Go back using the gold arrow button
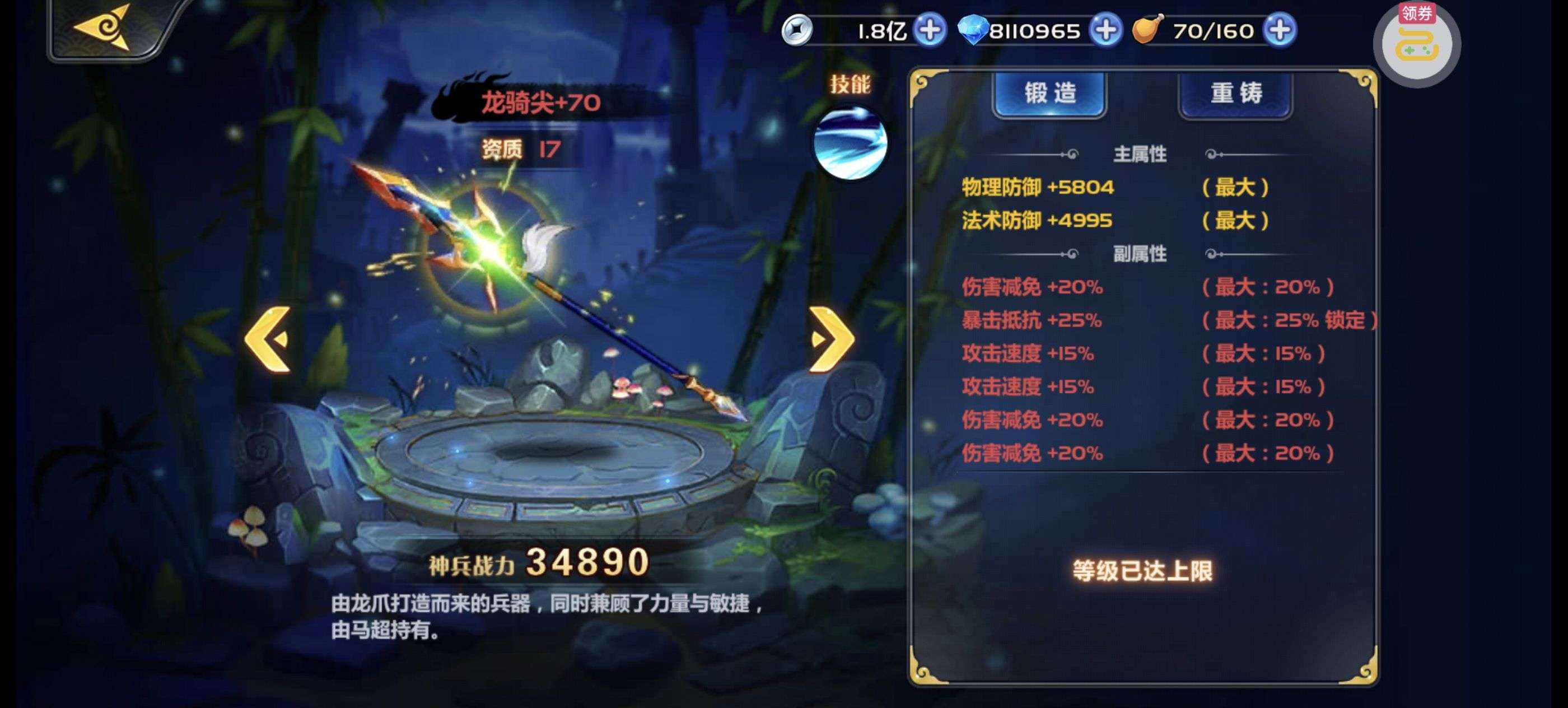 tap(104, 28)
